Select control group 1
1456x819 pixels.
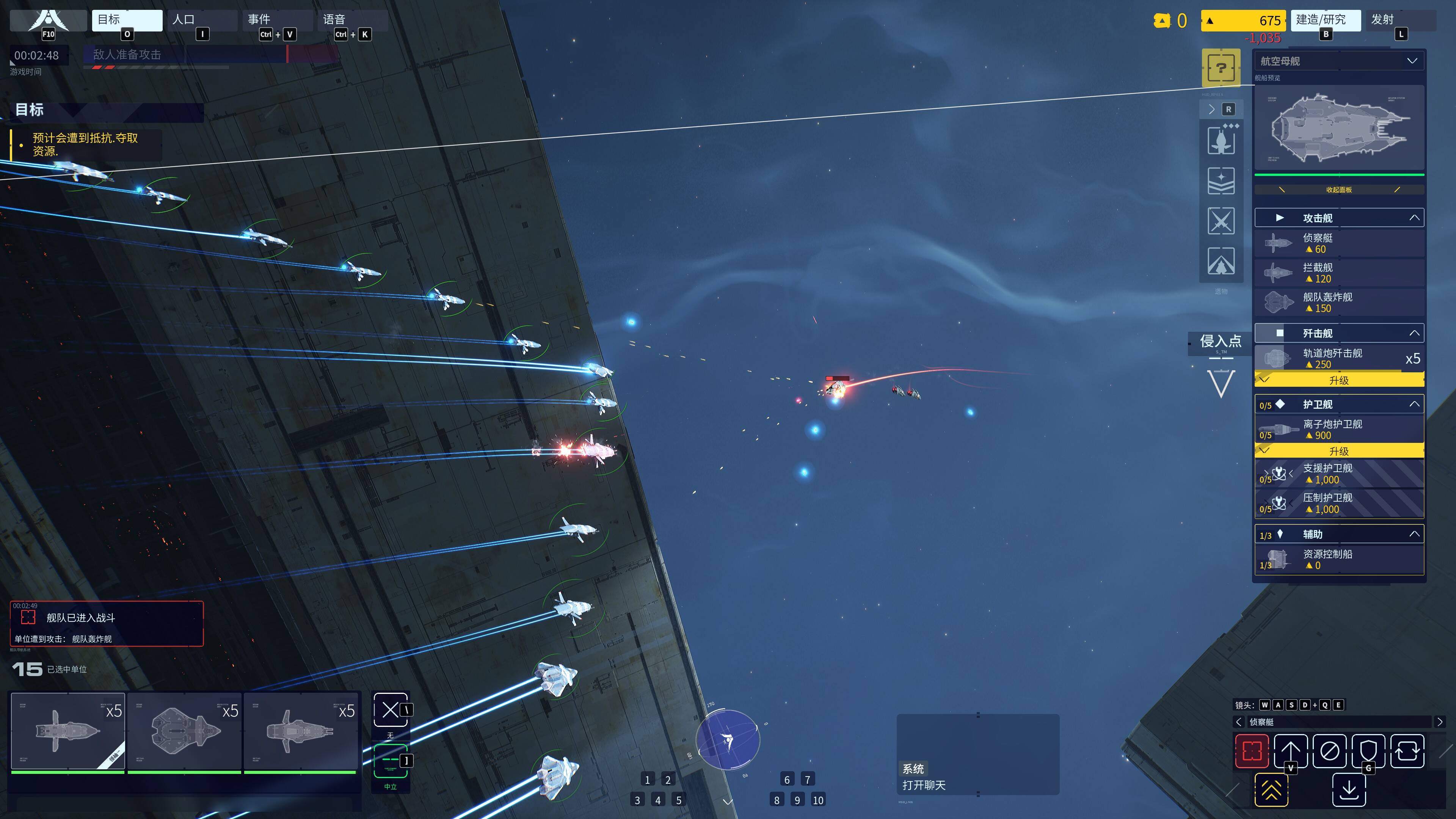coord(647,780)
